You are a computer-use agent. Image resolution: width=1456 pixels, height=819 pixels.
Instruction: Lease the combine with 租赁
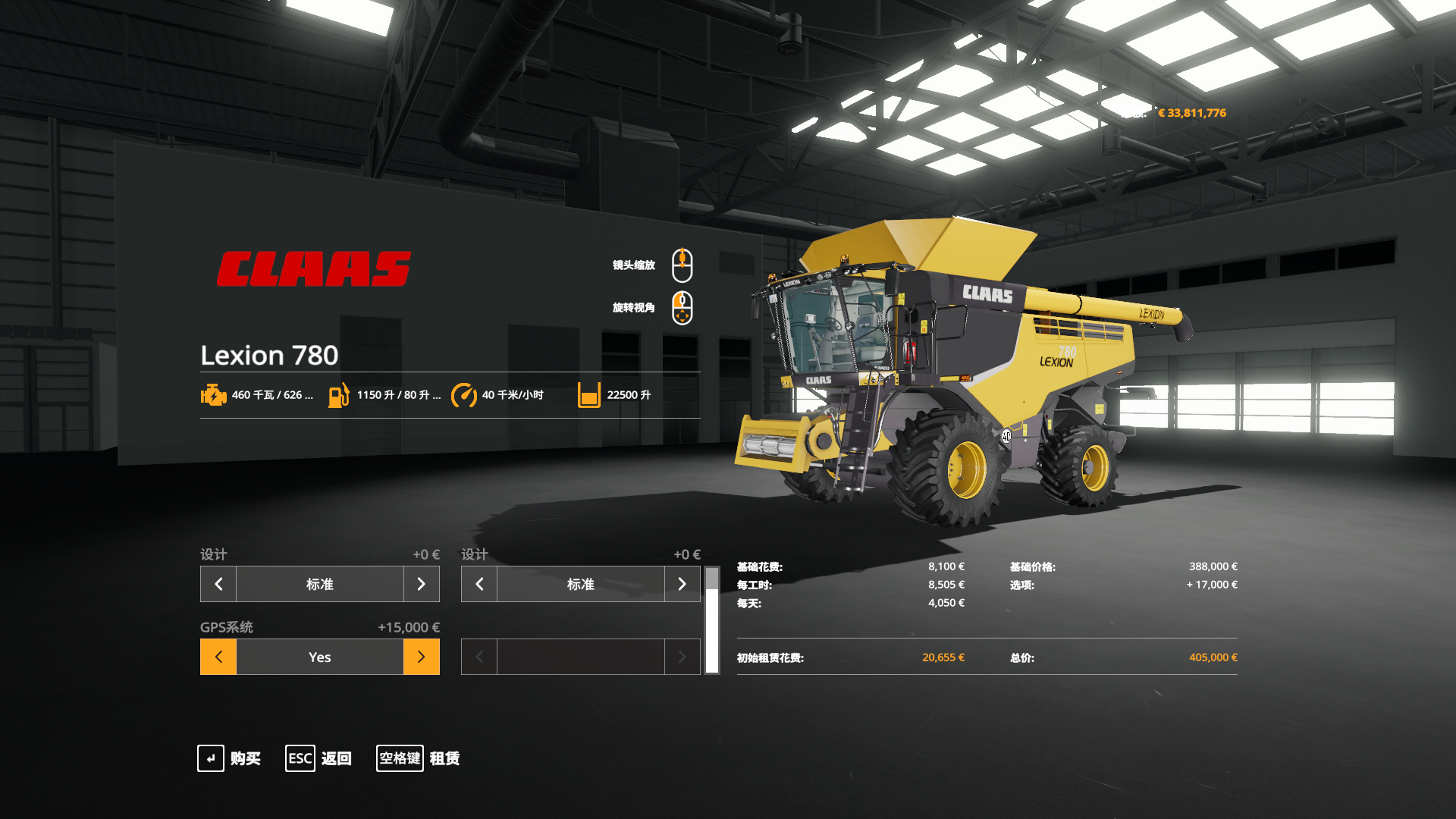[419, 758]
